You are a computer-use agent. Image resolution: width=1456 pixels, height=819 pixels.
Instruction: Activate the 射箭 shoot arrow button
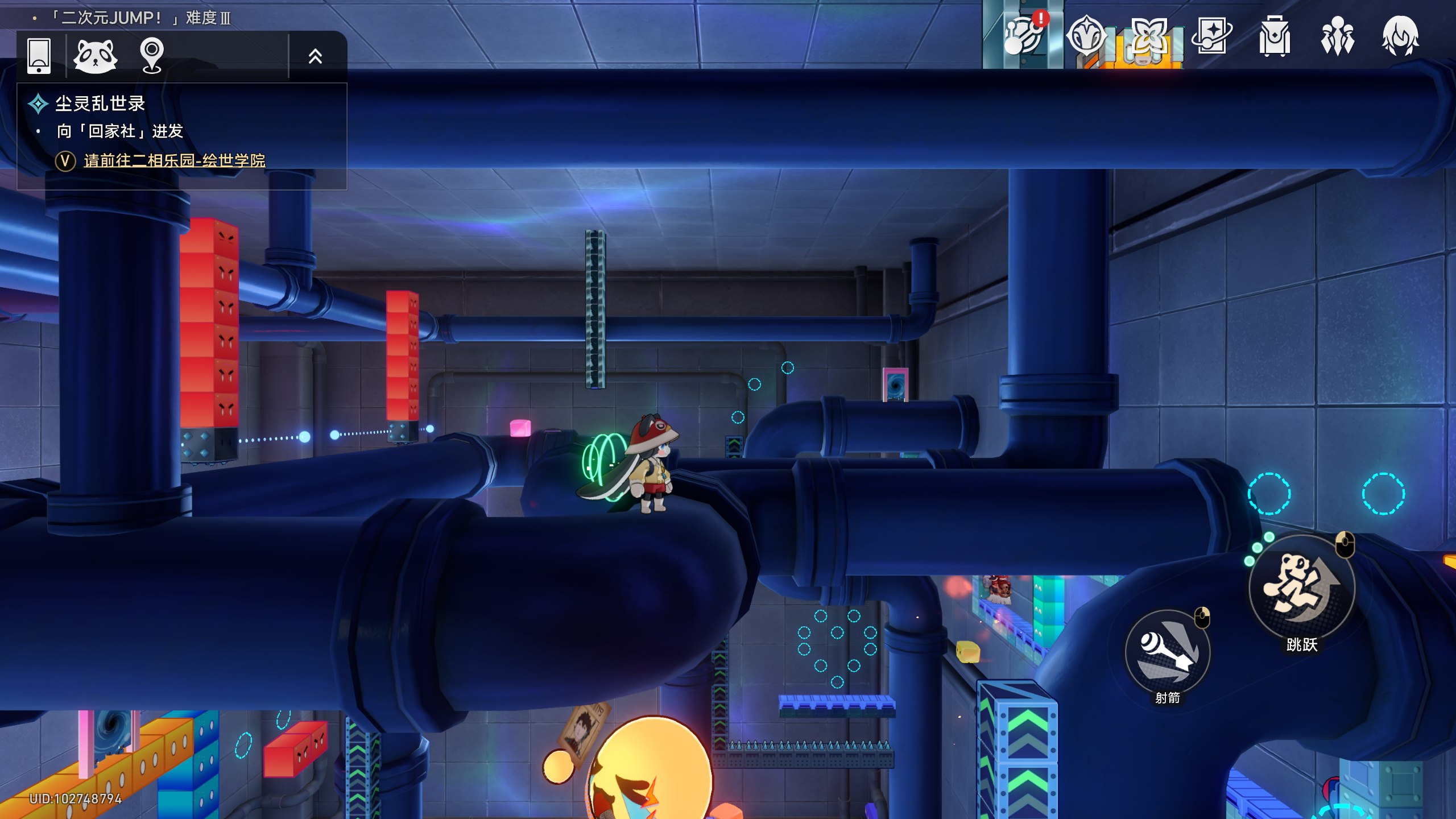1167,652
